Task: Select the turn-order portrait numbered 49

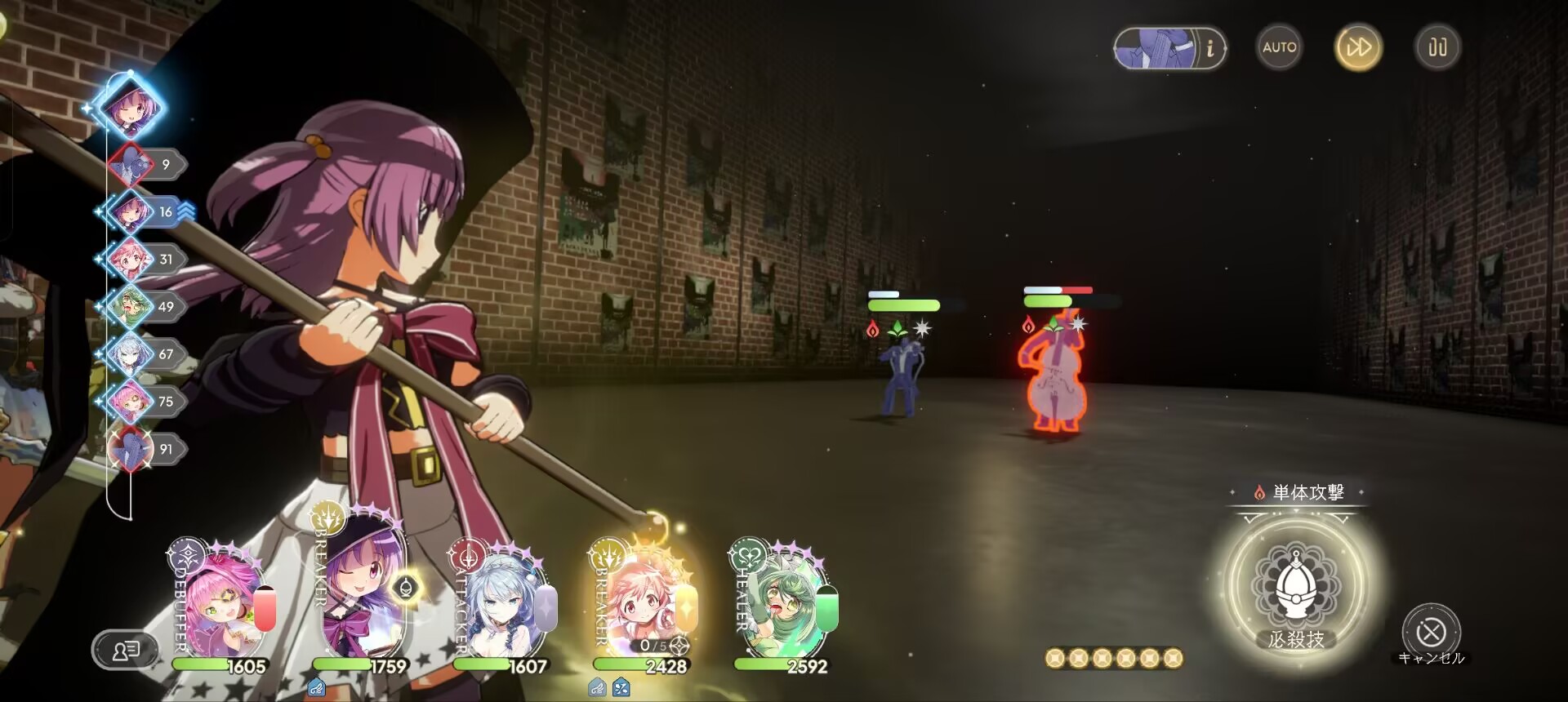Action: tap(131, 307)
